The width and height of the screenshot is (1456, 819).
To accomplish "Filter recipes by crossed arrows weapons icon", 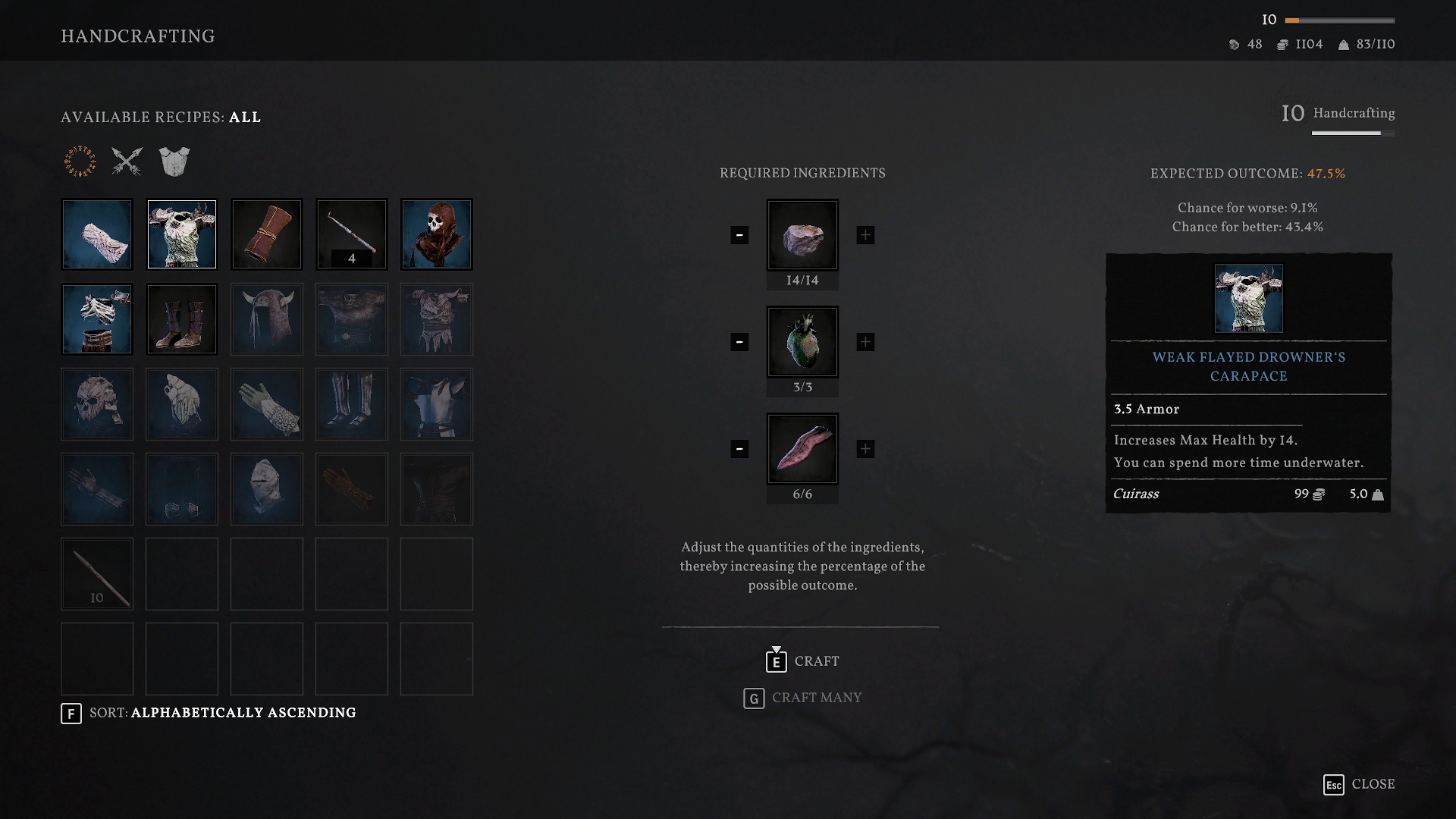I will [x=127, y=161].
